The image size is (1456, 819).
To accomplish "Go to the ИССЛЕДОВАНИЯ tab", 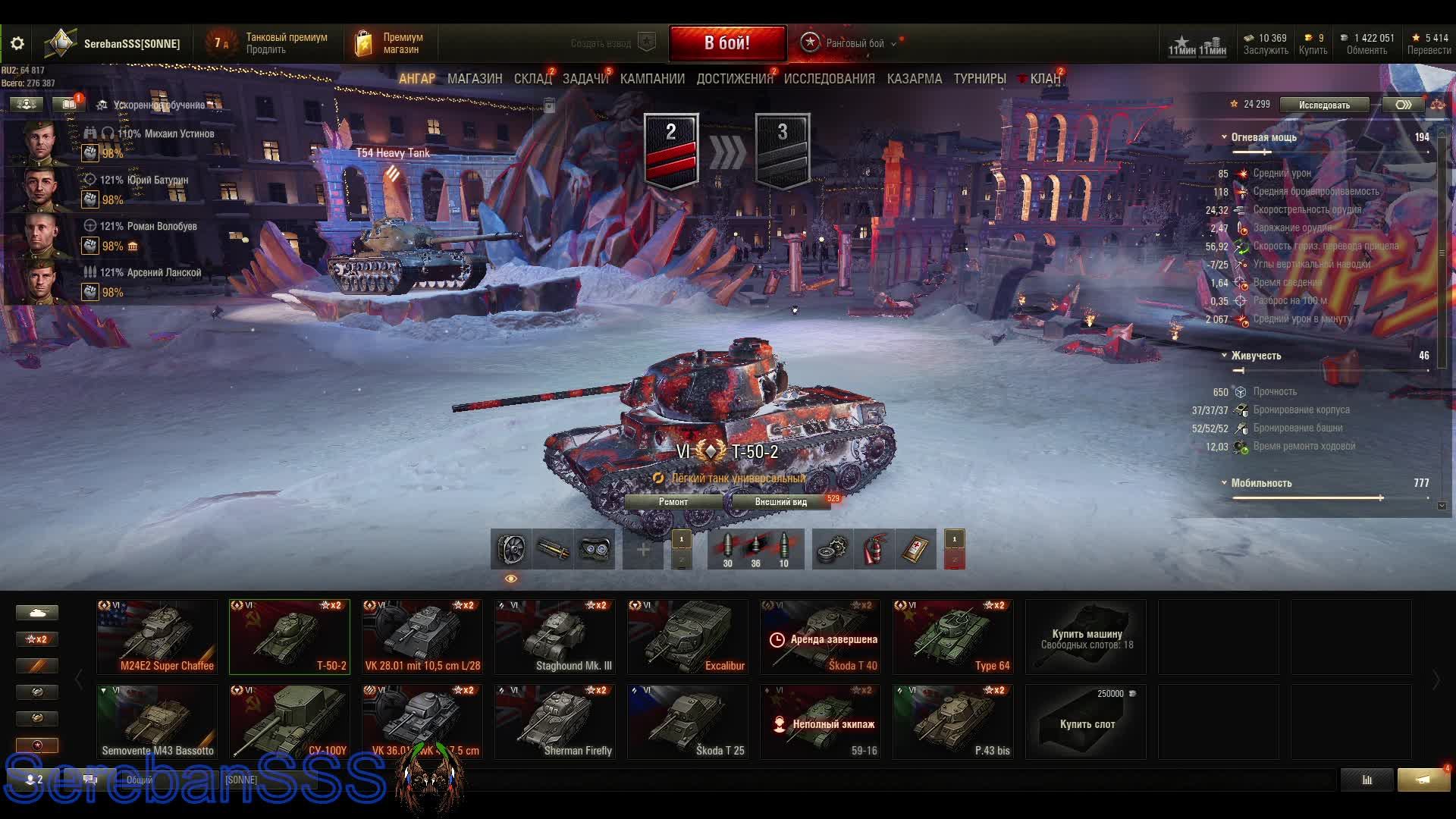I will pyautogui.click(x=829, y=79).
